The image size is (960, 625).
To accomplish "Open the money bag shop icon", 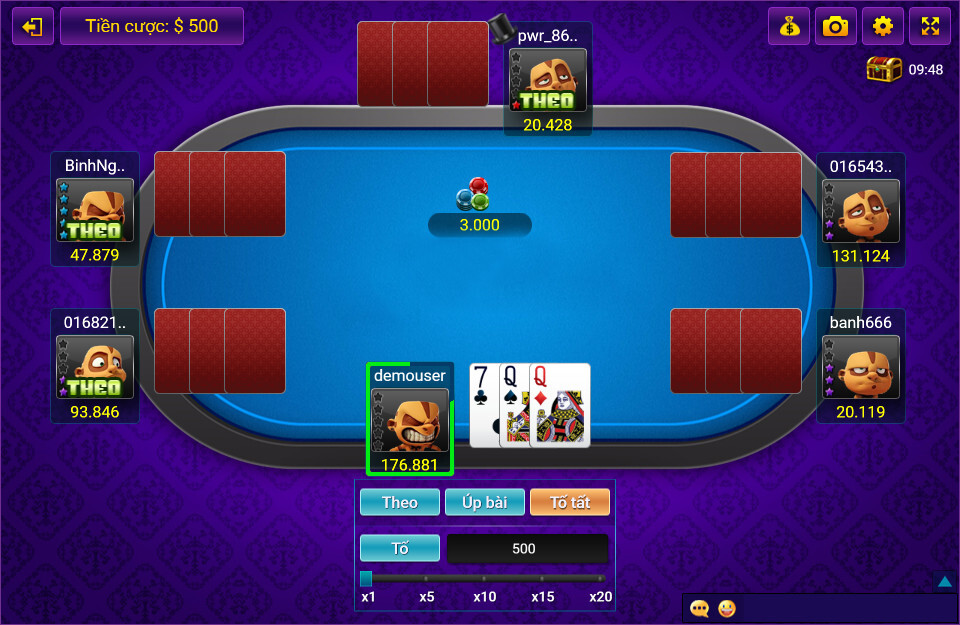I will coord(789,27).
